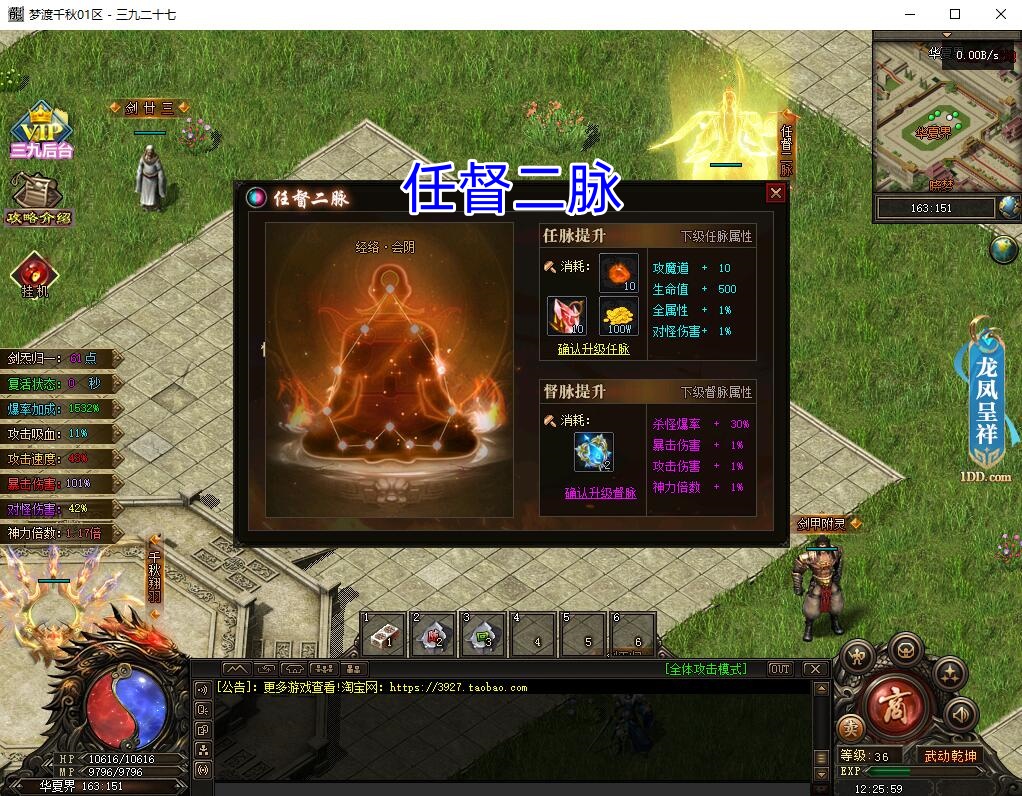1022x796 pixels.
Task: Click the OUT button on chat bar
Action: pos(780,669)
